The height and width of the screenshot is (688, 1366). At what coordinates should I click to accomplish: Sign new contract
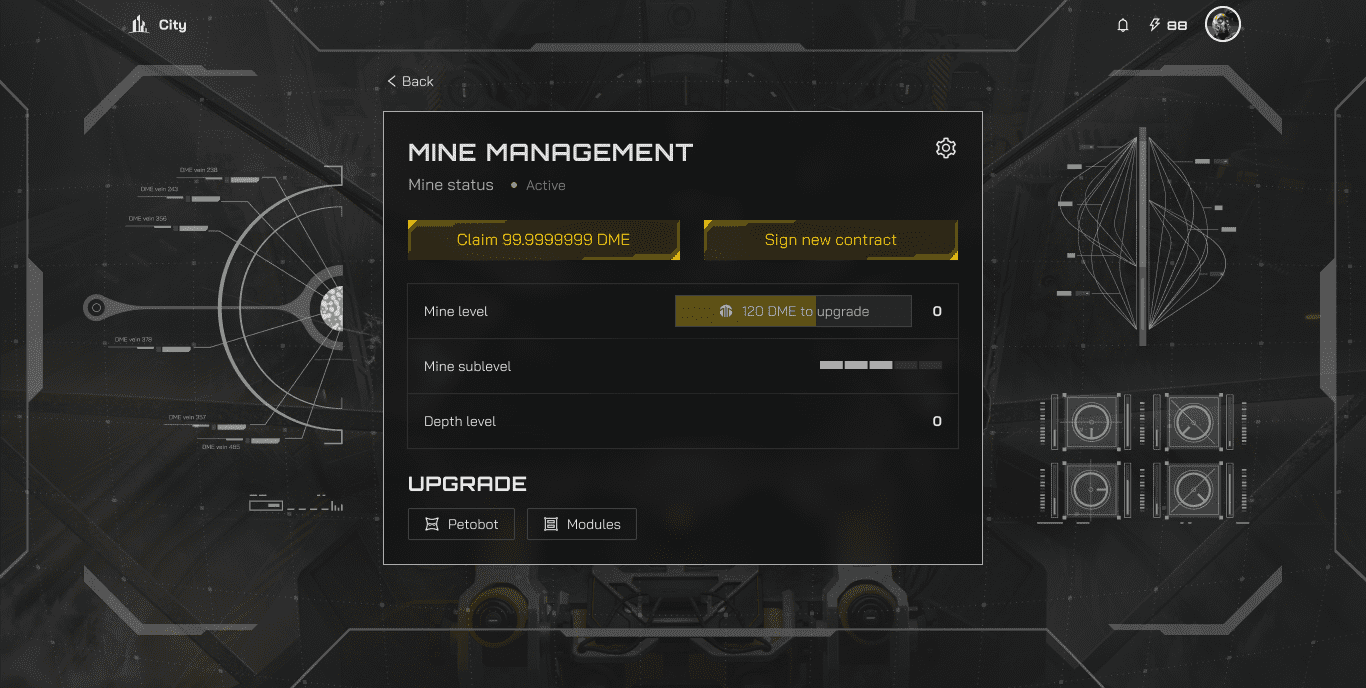click(830, 240)
